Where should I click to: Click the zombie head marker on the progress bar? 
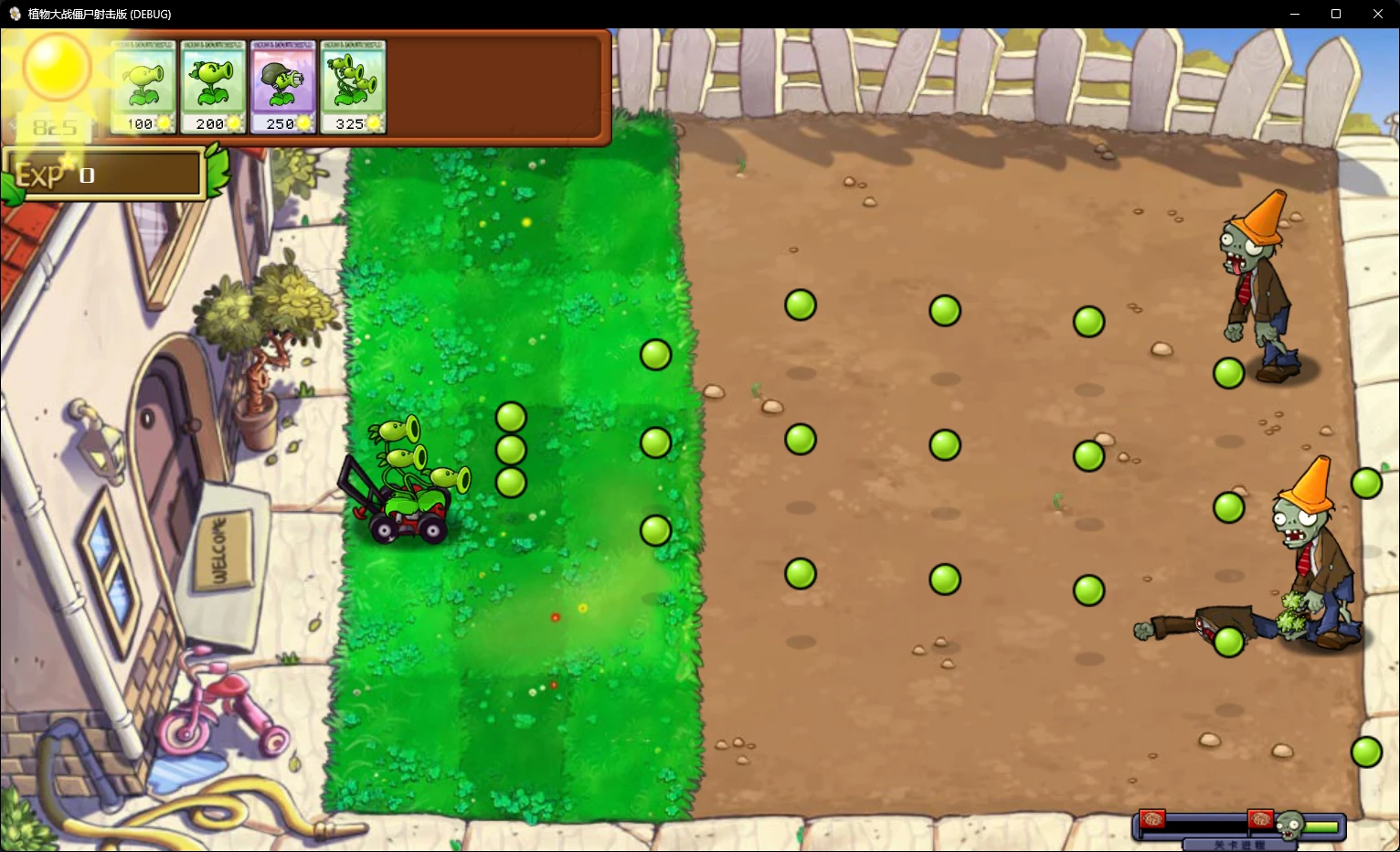(1289, 824)
